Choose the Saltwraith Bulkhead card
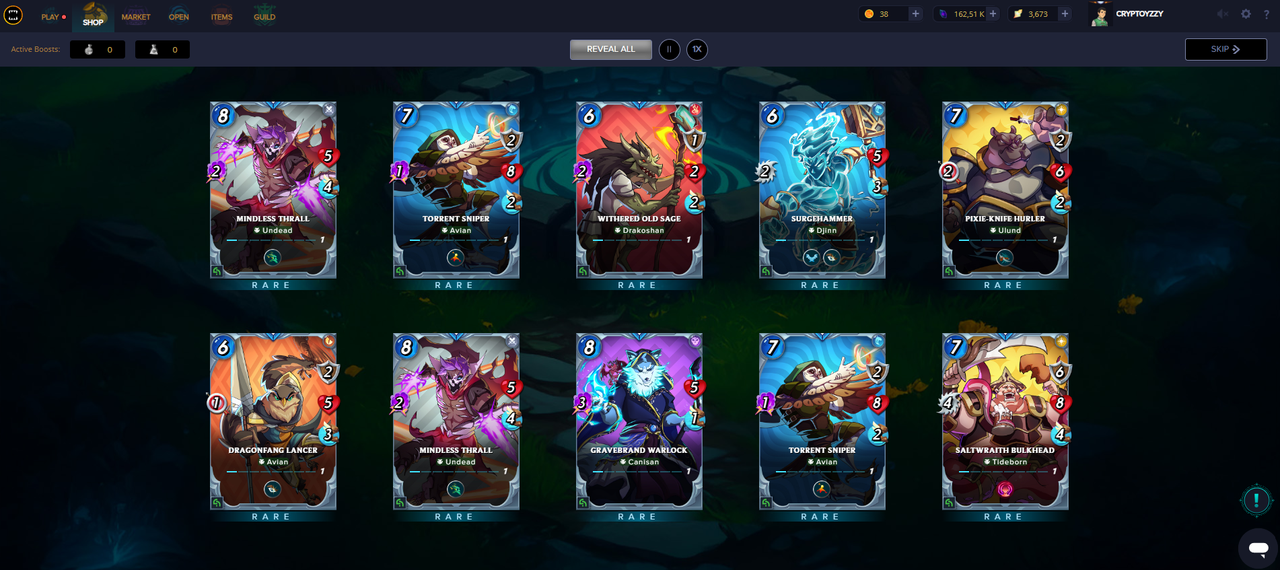Screen dimensions: 1280x570 pyautogui.click(x=1004, y=422)
